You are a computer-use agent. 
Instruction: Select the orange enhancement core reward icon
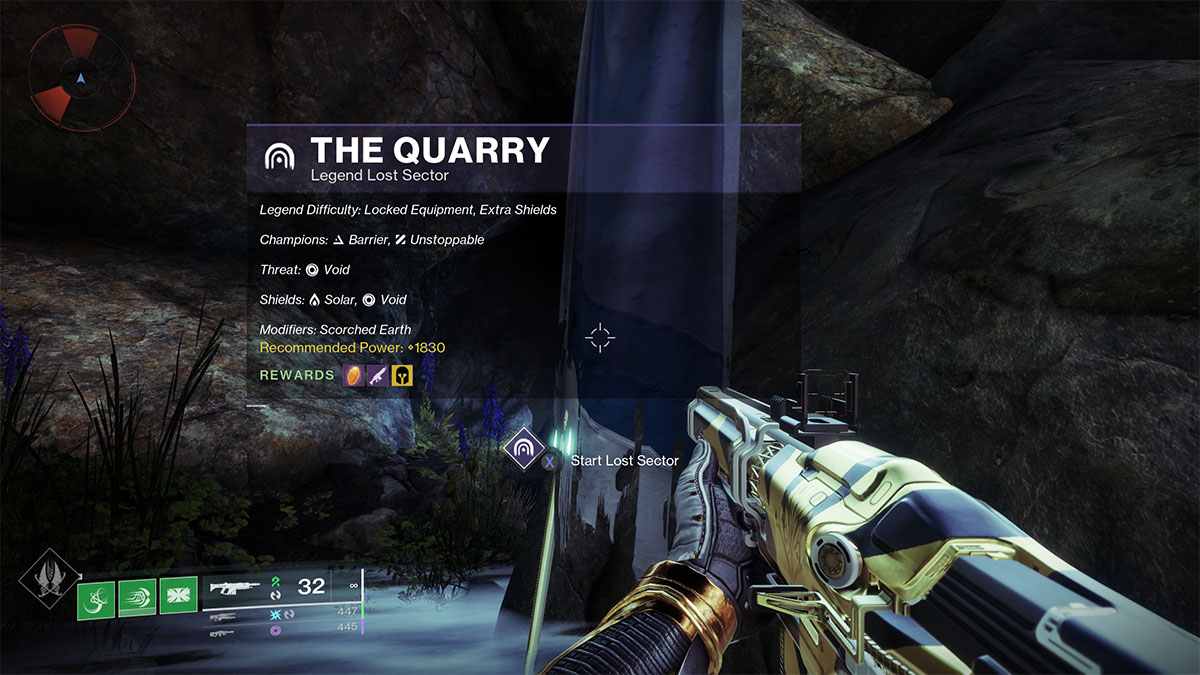coord(354,375)
